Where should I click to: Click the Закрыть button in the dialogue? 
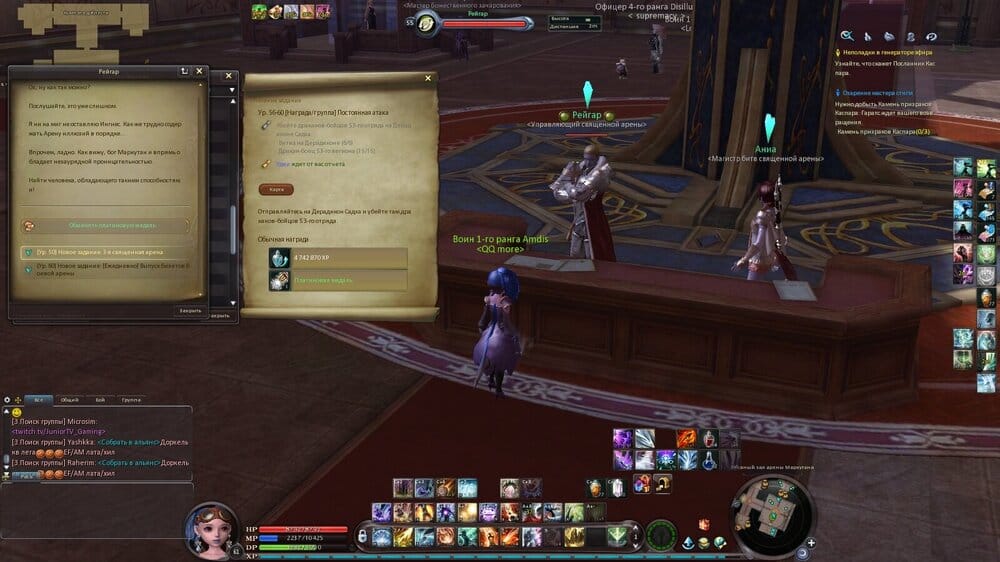point(190,310)
